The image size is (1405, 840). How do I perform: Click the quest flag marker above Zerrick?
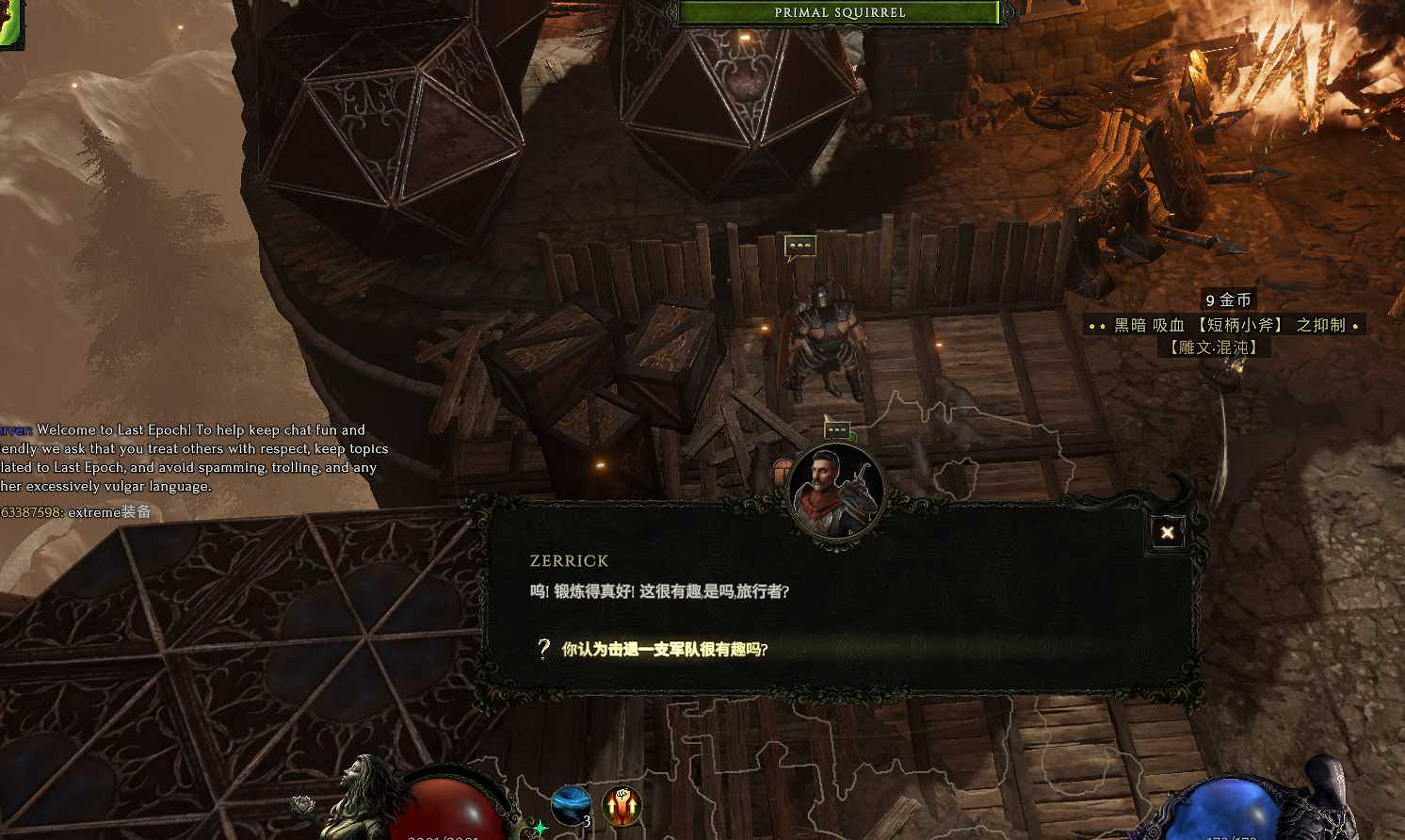coord(837,431)
